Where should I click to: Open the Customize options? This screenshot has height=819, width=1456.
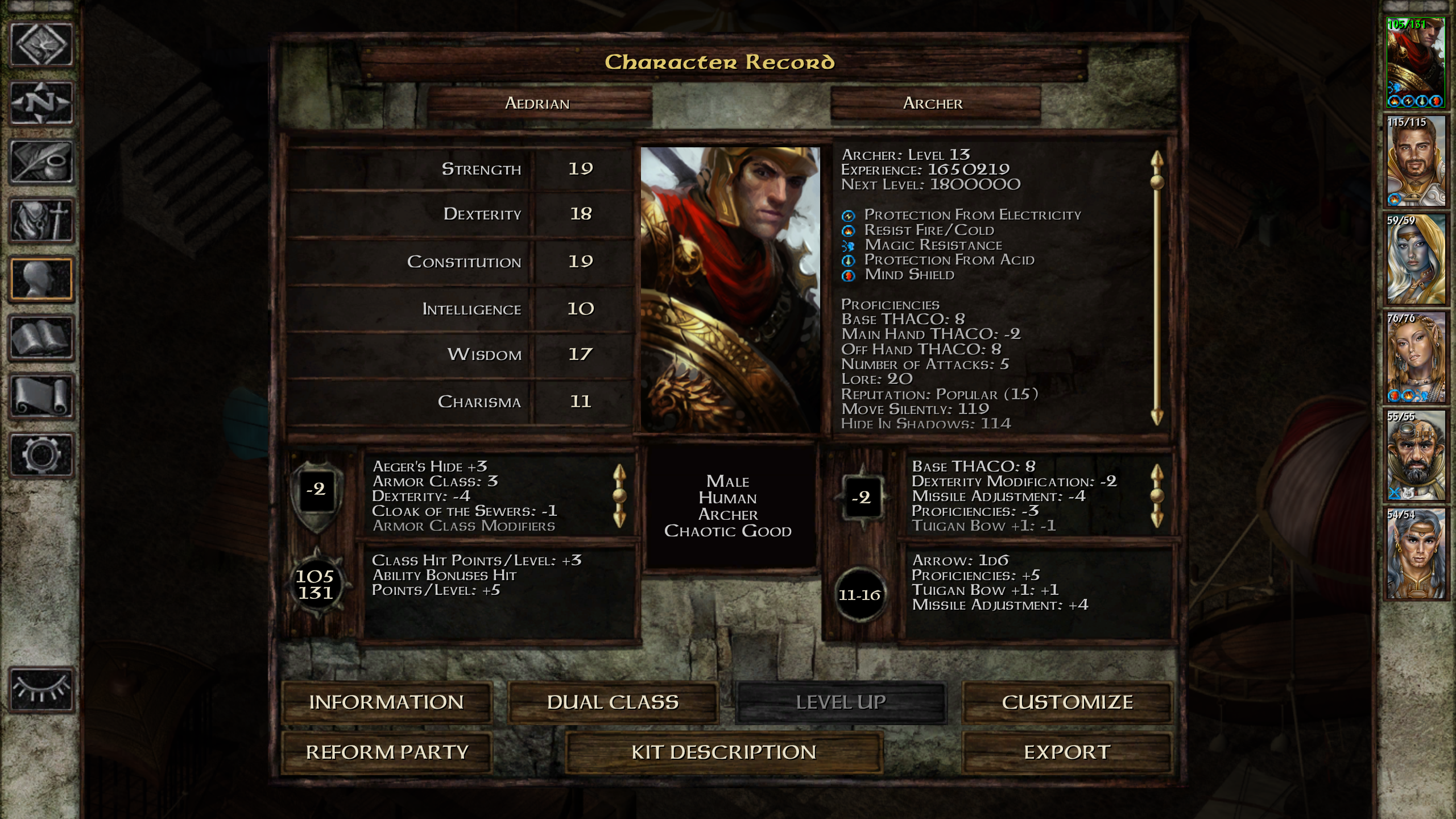(x=1067, y=702)
